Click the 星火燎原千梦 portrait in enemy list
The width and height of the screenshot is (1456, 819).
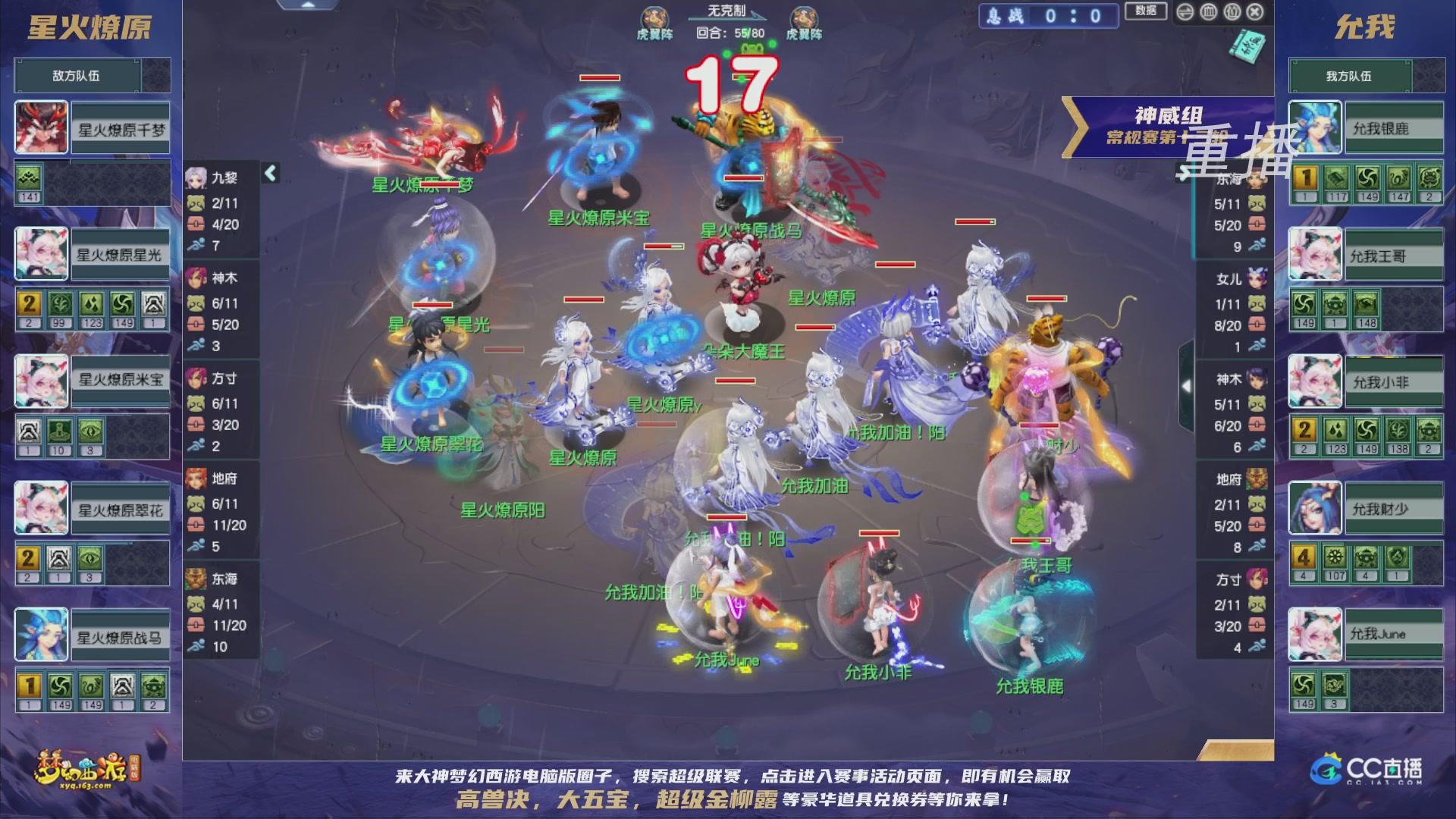[40, 127]
